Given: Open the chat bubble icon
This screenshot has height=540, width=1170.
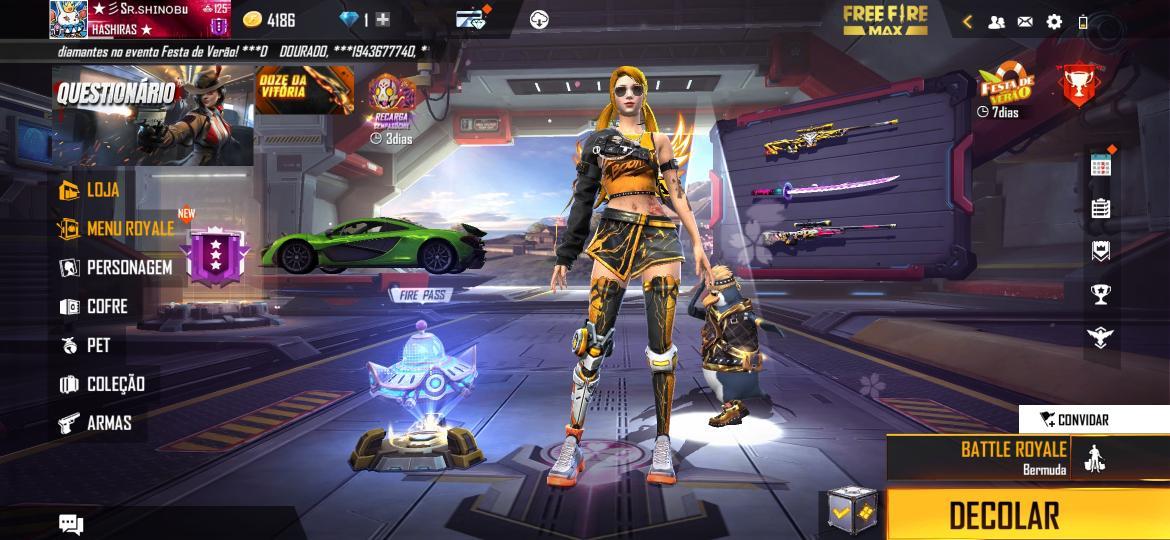Looking at the screenshot, I should tap(71, 523).
